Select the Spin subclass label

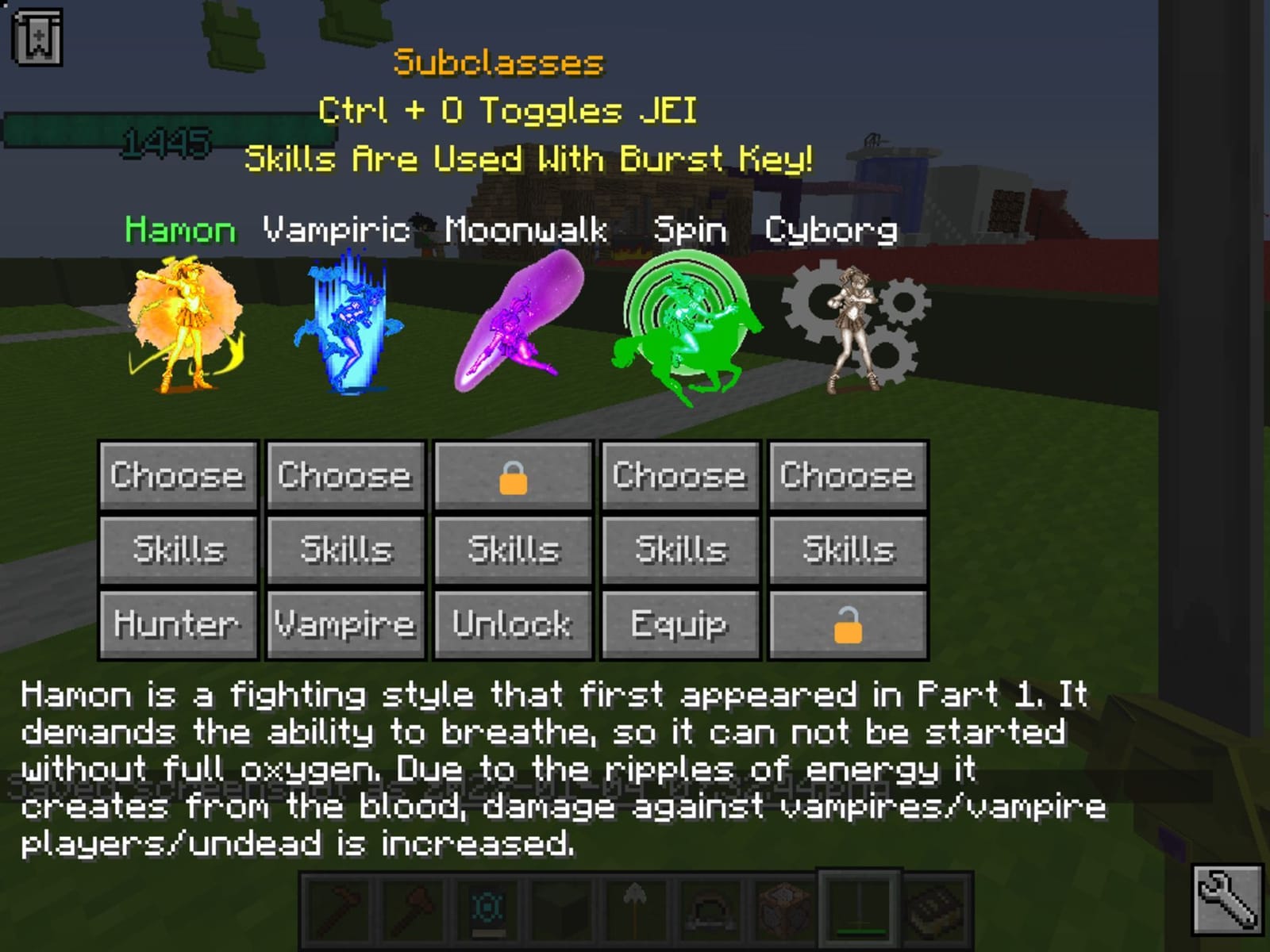[690, 231]
